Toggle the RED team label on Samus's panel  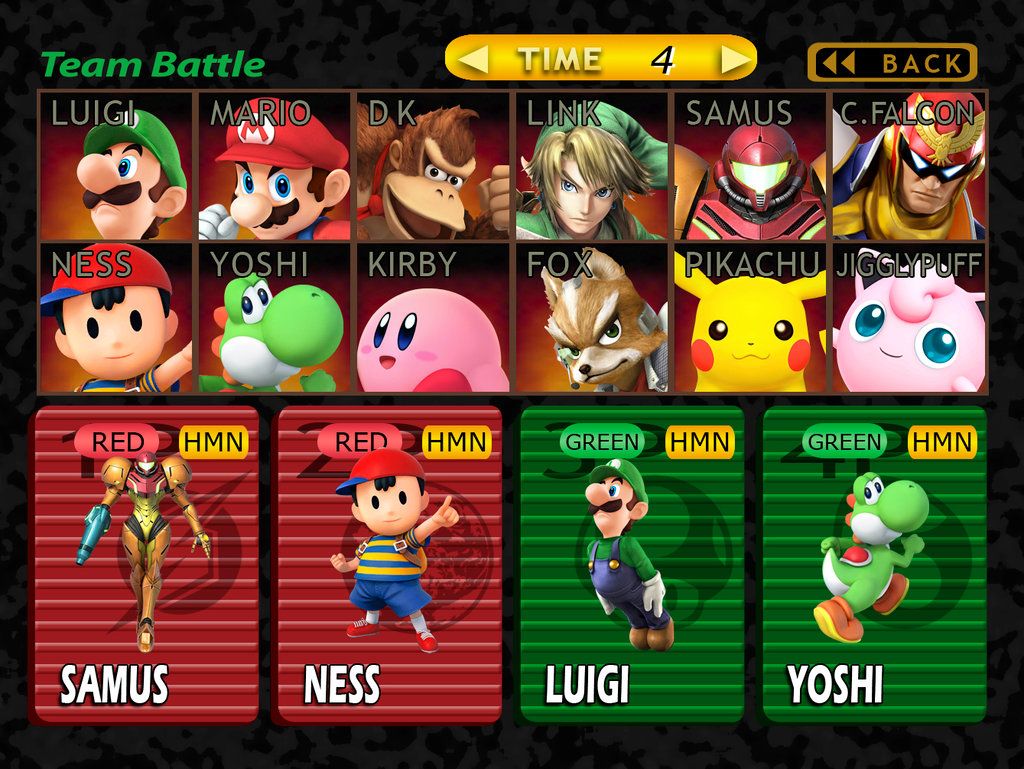pyautogui.click(x=118, y=441)
